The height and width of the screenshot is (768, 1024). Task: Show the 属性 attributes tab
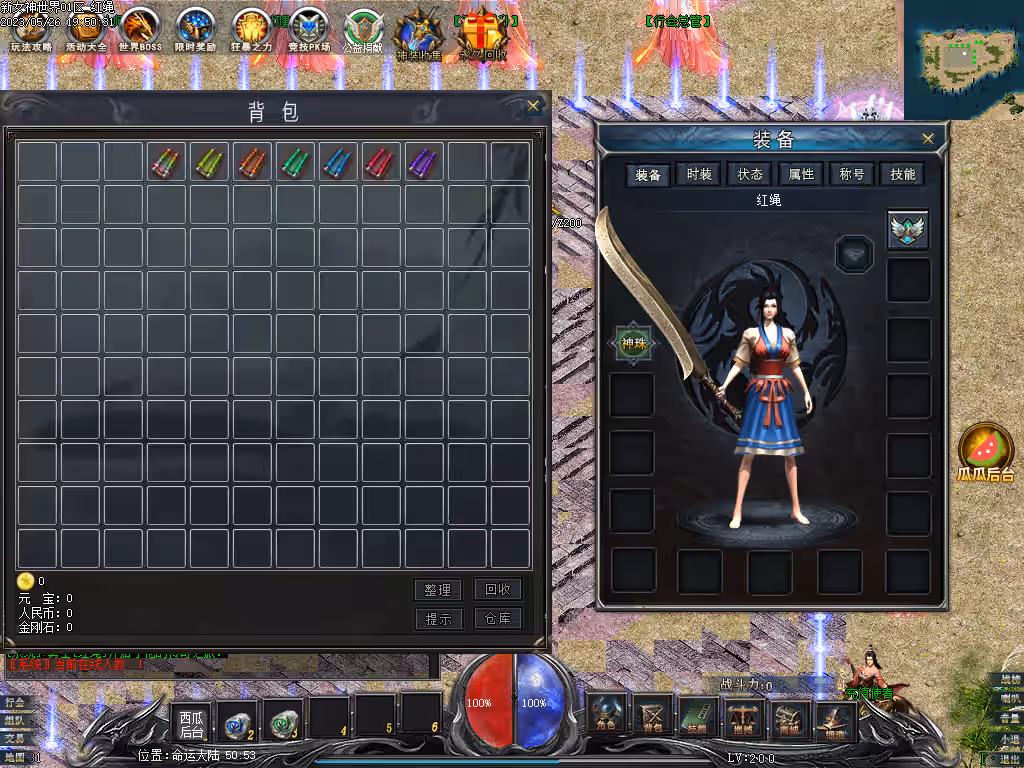(x=802, y=175)
